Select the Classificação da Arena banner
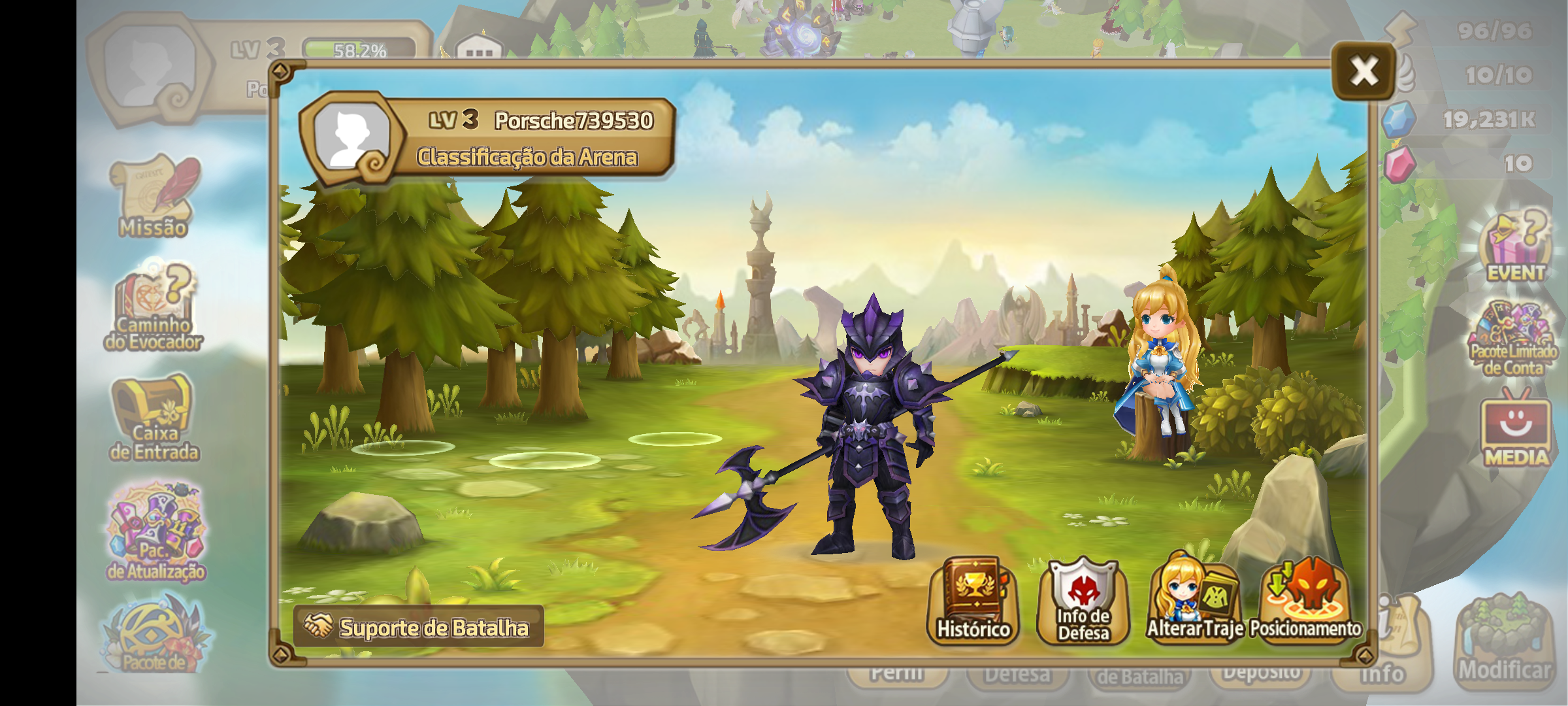1568x706 pixels. coord(527,158)
